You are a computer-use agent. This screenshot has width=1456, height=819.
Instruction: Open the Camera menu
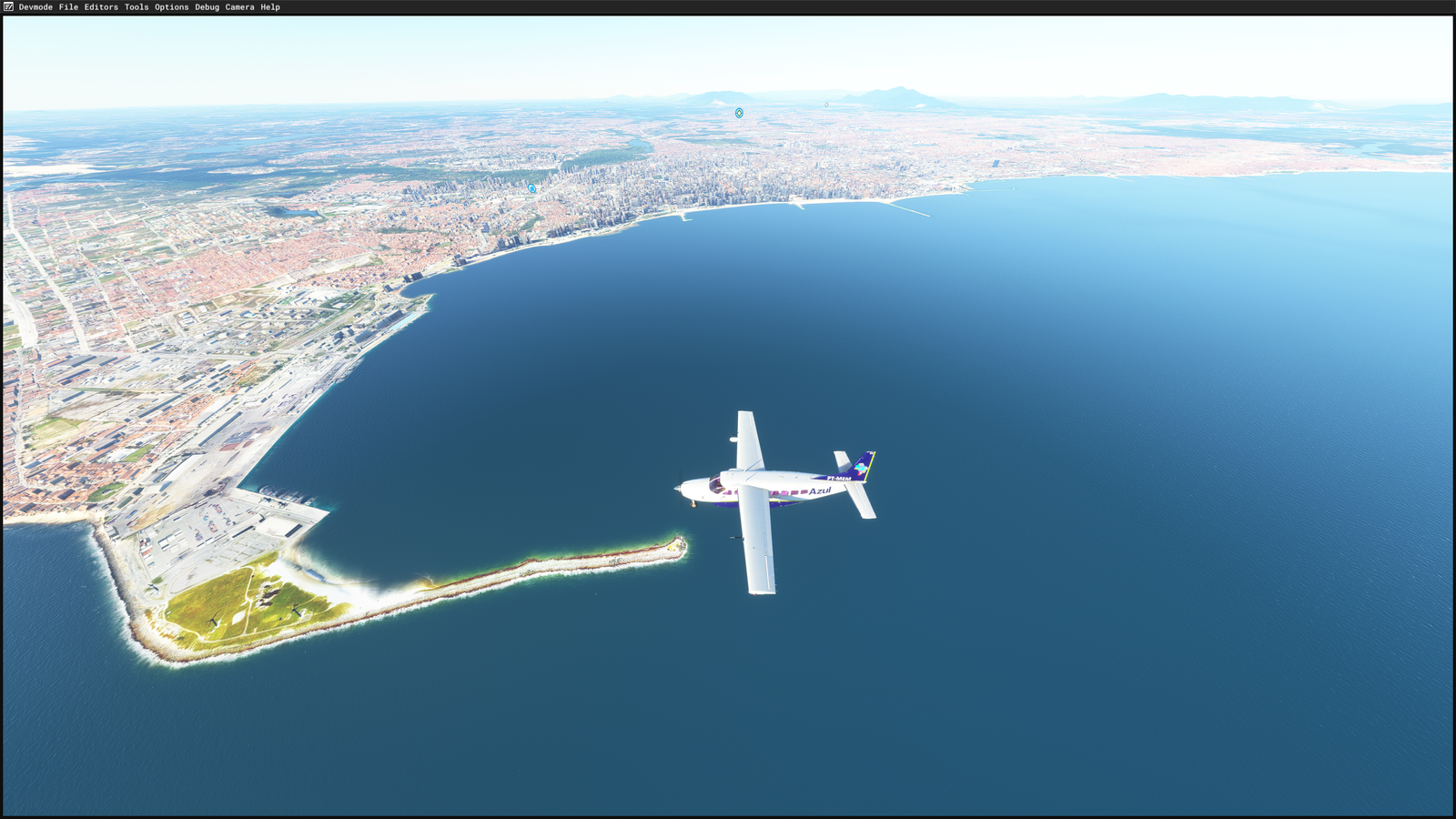point(239,7)
